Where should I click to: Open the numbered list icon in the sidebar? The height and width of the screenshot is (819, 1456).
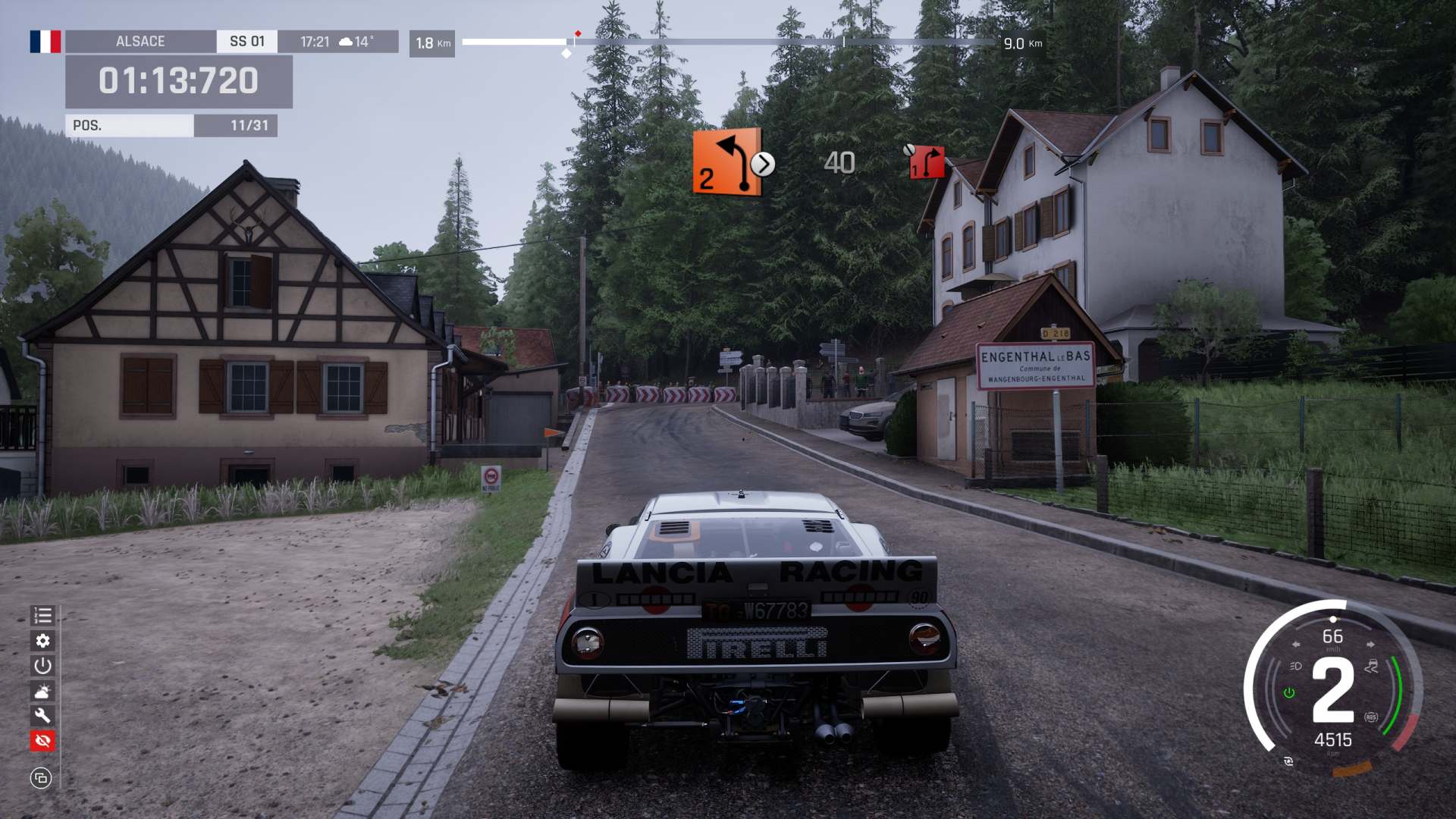42,616
